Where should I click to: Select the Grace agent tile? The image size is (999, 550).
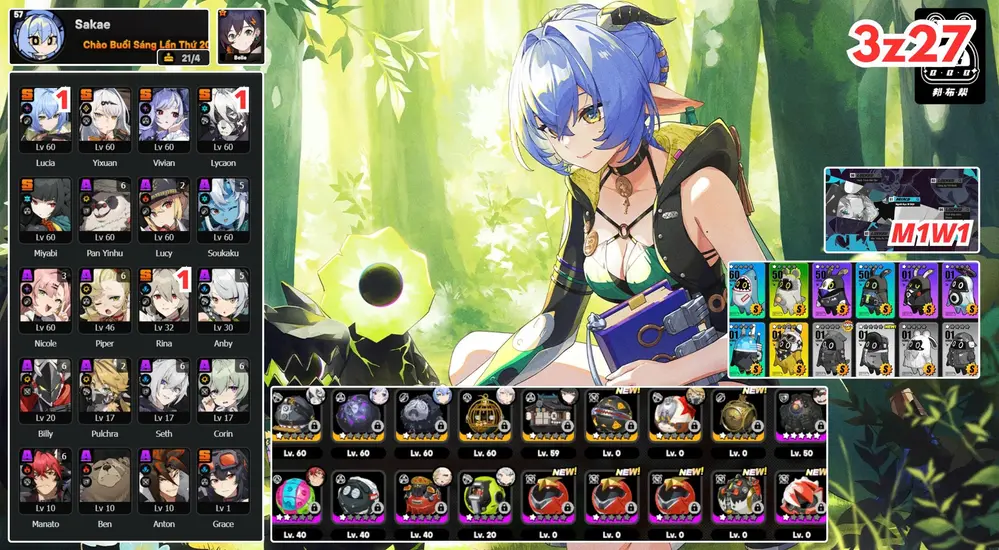tap(223, 475)
